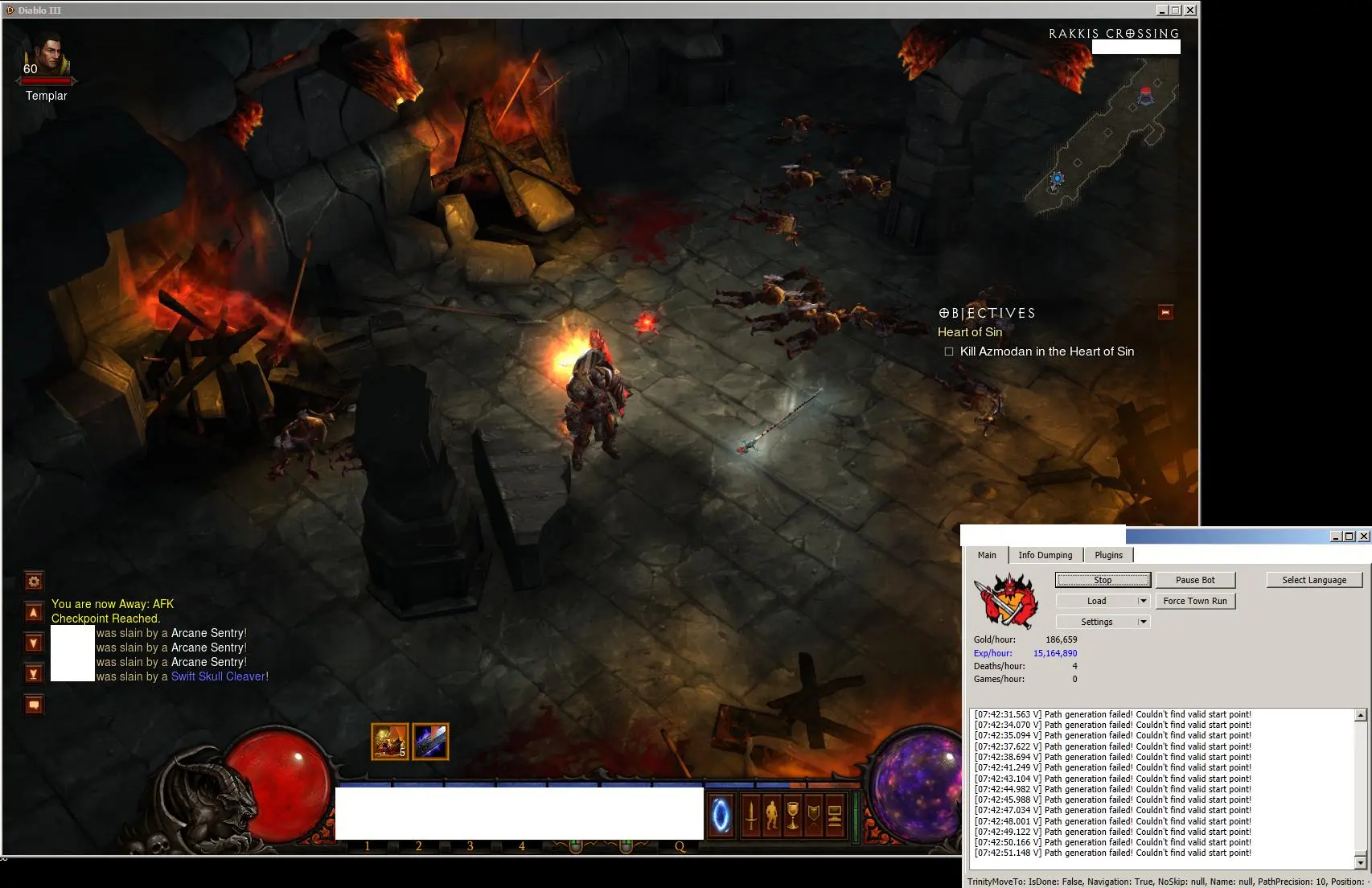Close the Diablo III window
This screenshot has height=888, width=1372.
[1190, 10]
